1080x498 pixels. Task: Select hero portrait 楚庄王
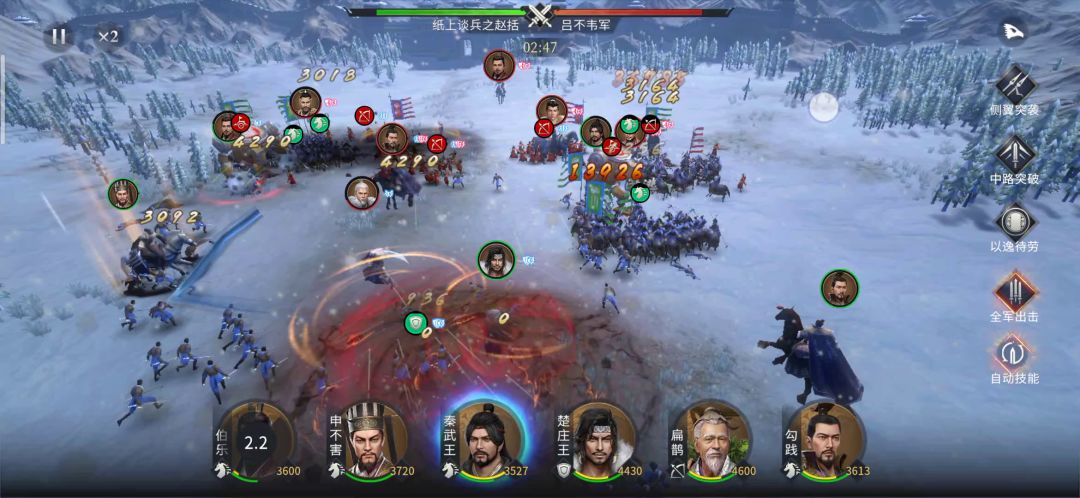pyautogui.click(x=598, y=440)
